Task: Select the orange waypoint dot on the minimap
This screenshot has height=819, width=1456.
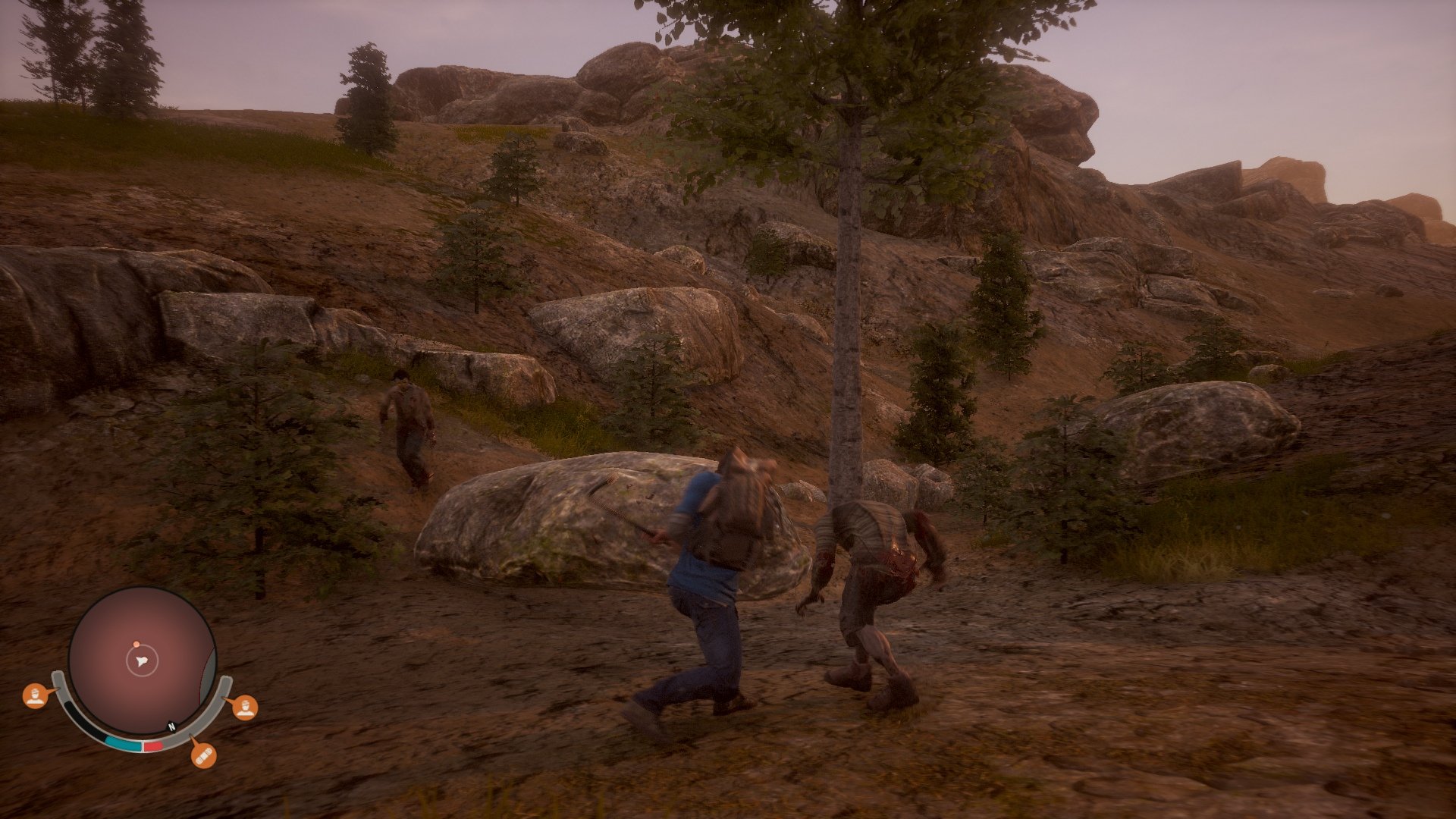Action: coord(136,644)
